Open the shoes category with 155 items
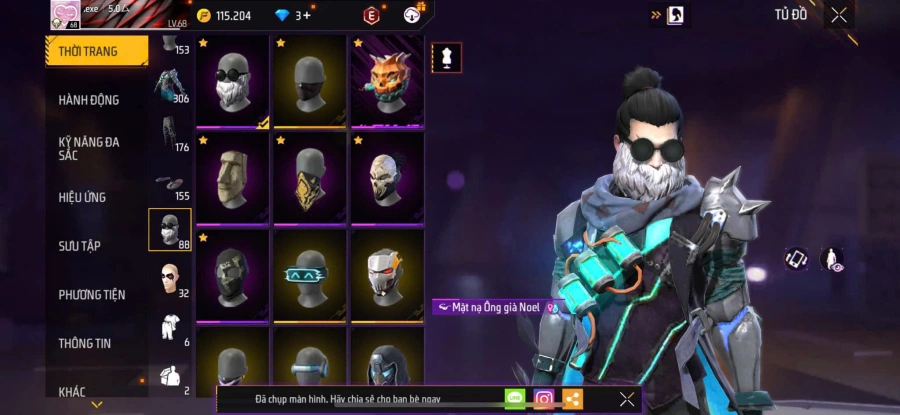900x415 pixels. pyautogui.click(x=170, y=182)
